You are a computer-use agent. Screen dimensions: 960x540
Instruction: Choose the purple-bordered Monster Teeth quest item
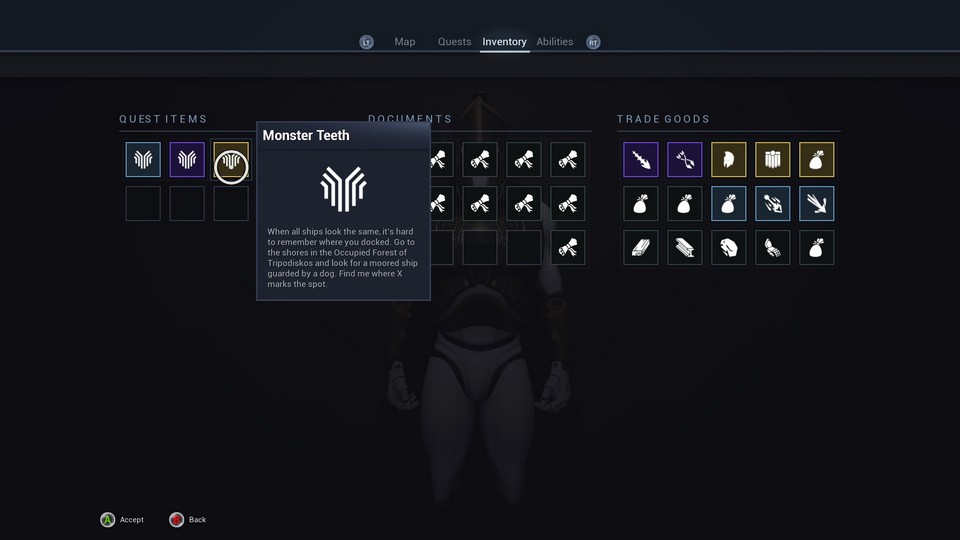[x=187, y=160]
